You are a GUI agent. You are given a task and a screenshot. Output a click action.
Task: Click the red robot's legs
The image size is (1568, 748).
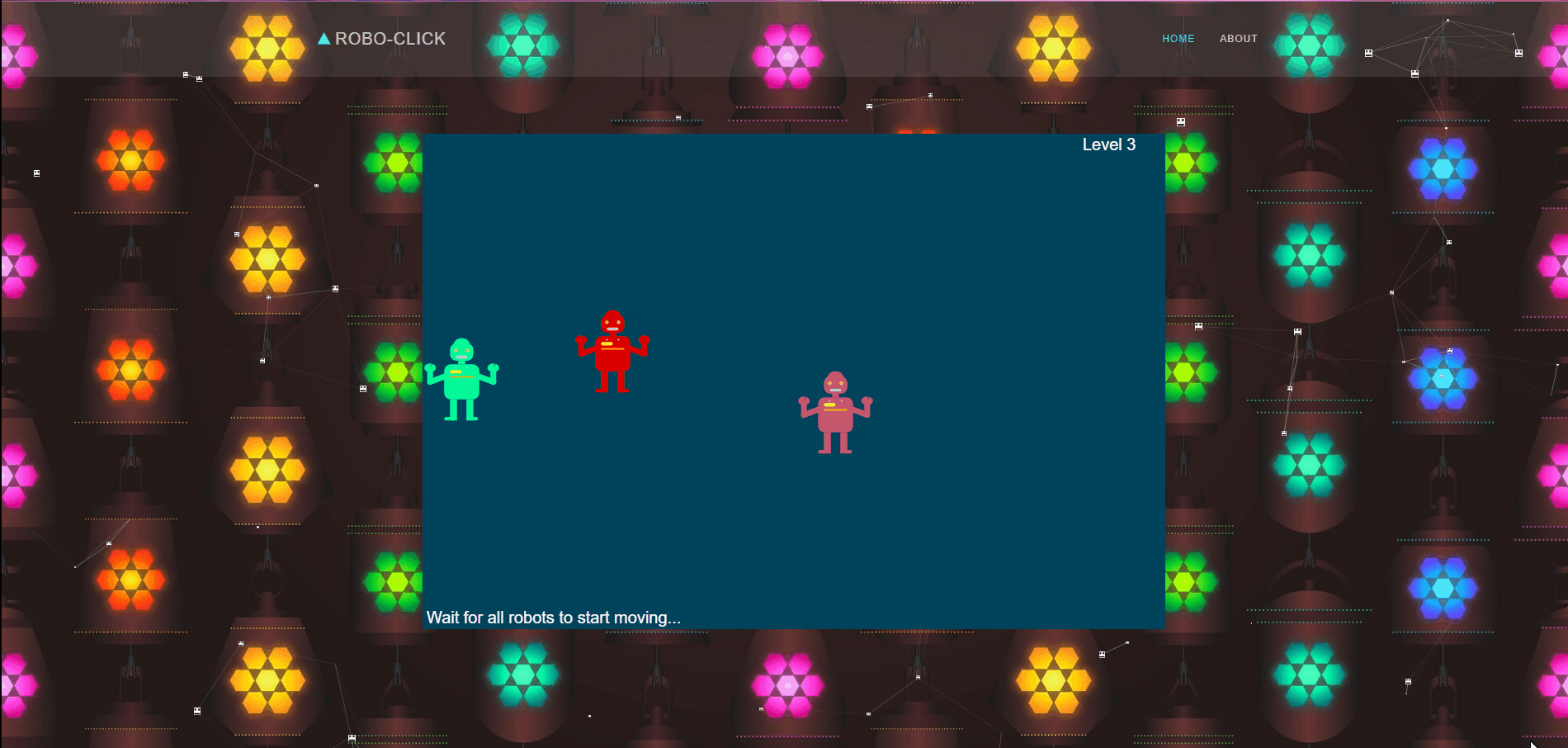612,381
